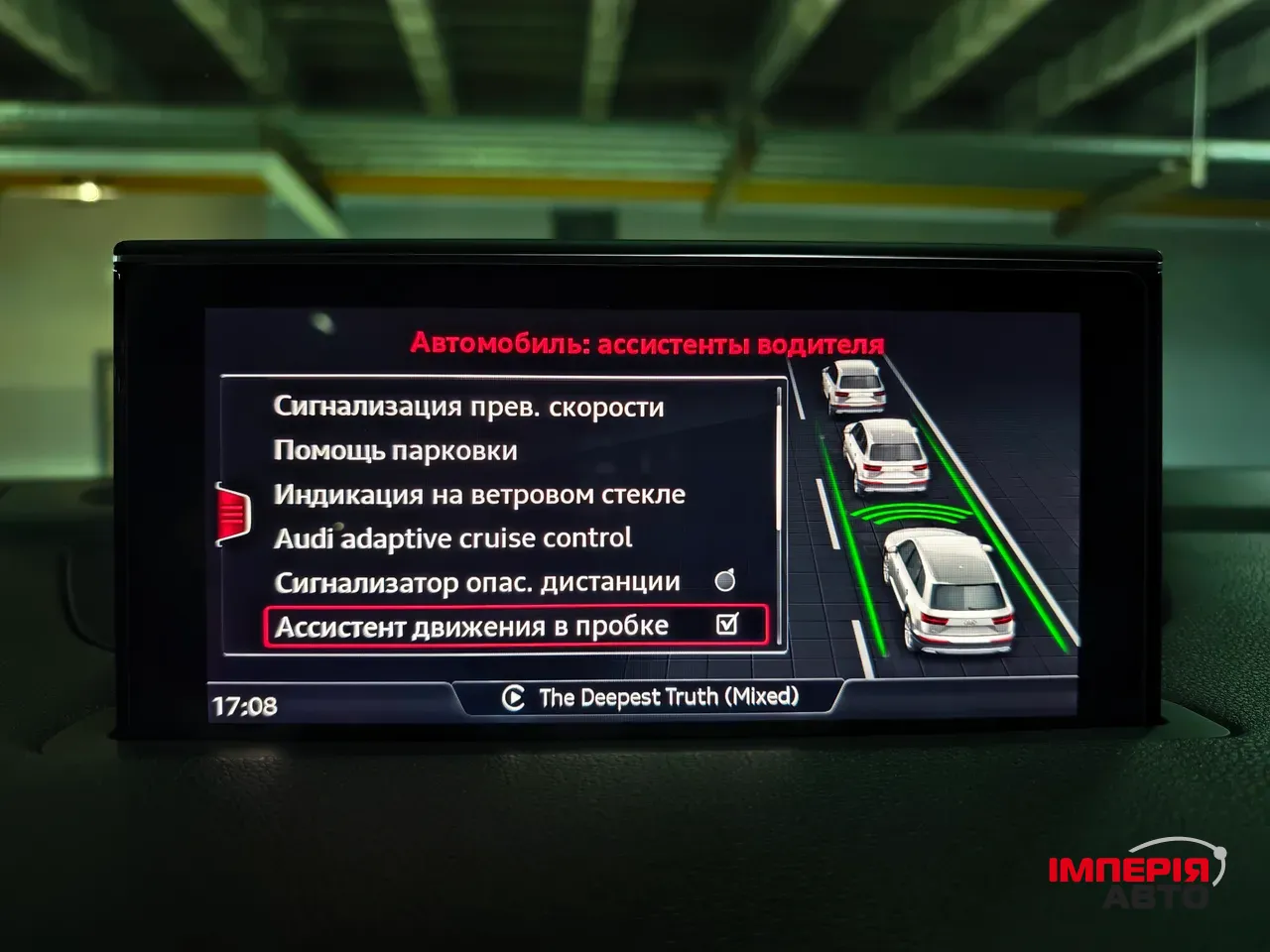Click the driver assistants list scrollbar

(x=780, y=458)
